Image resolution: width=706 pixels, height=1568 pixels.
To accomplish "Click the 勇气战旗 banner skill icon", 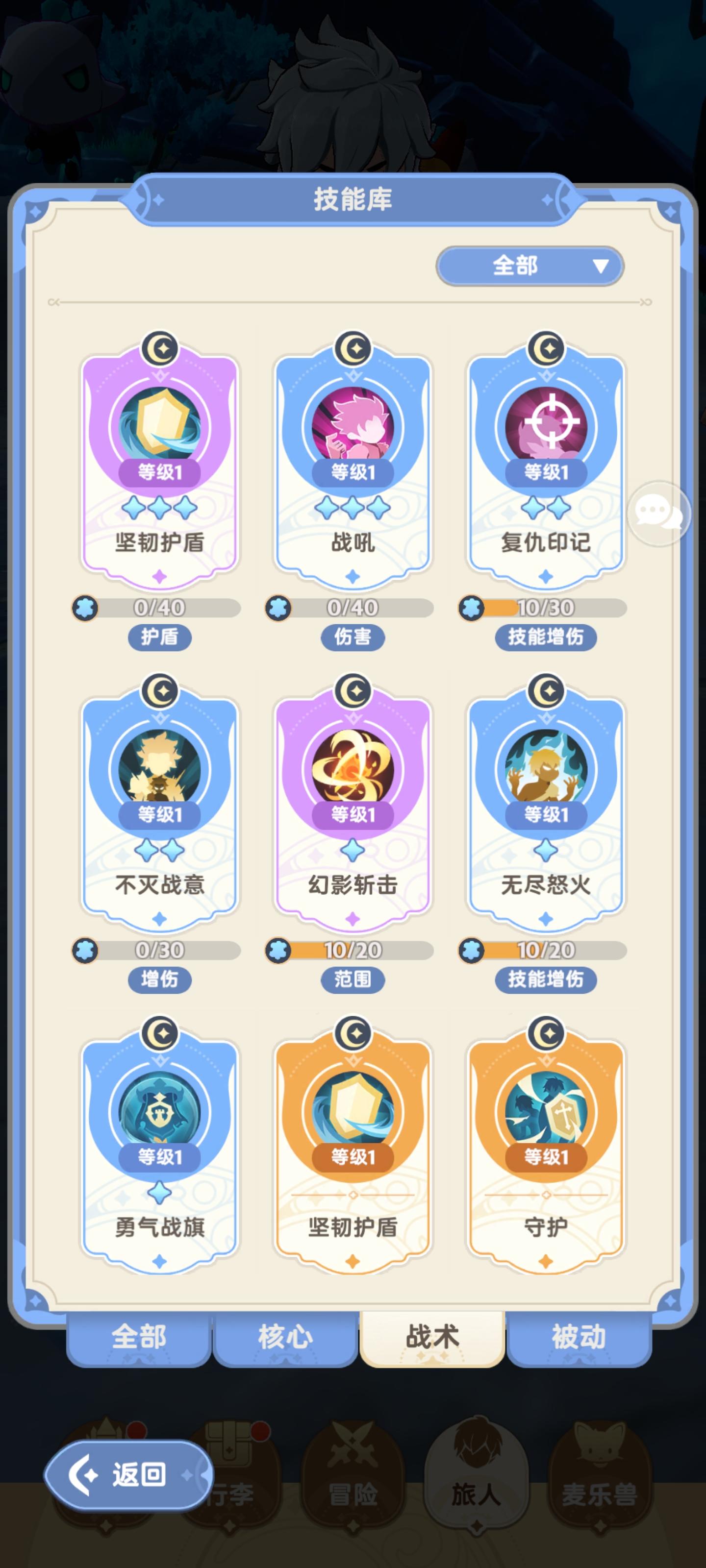I will 161,1111.
